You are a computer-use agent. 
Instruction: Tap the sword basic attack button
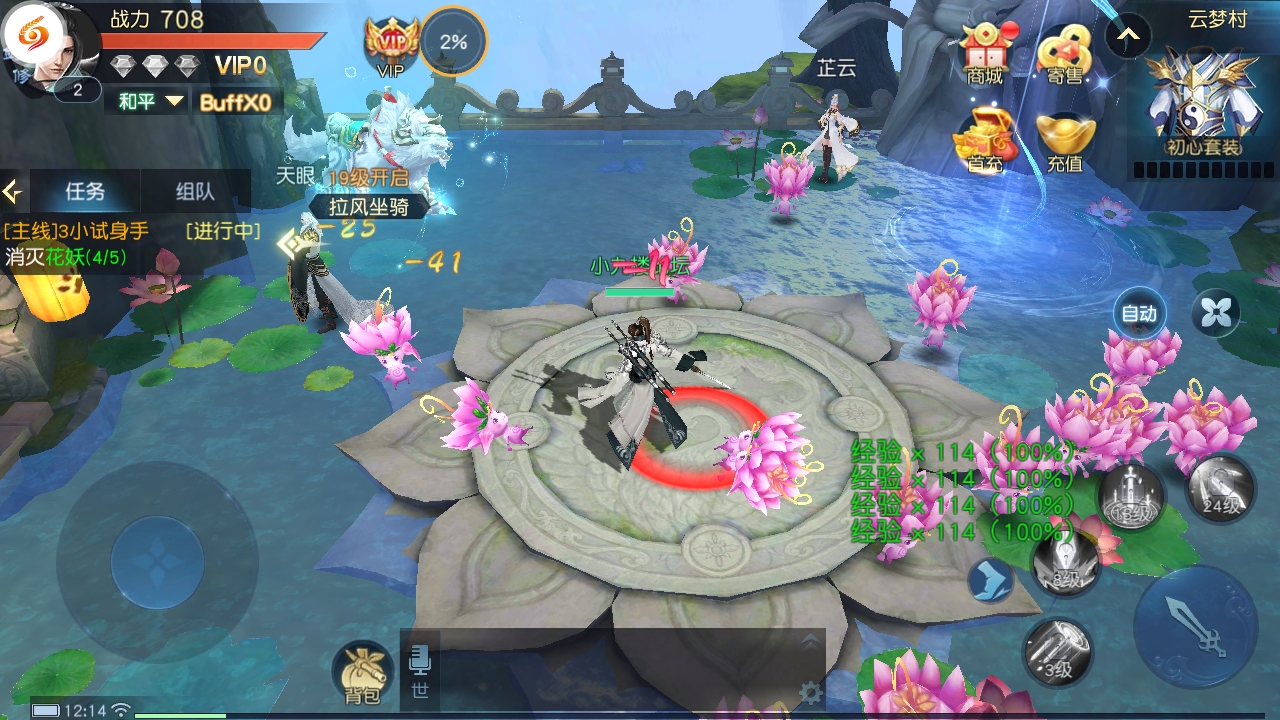[x=1196, y=627]
